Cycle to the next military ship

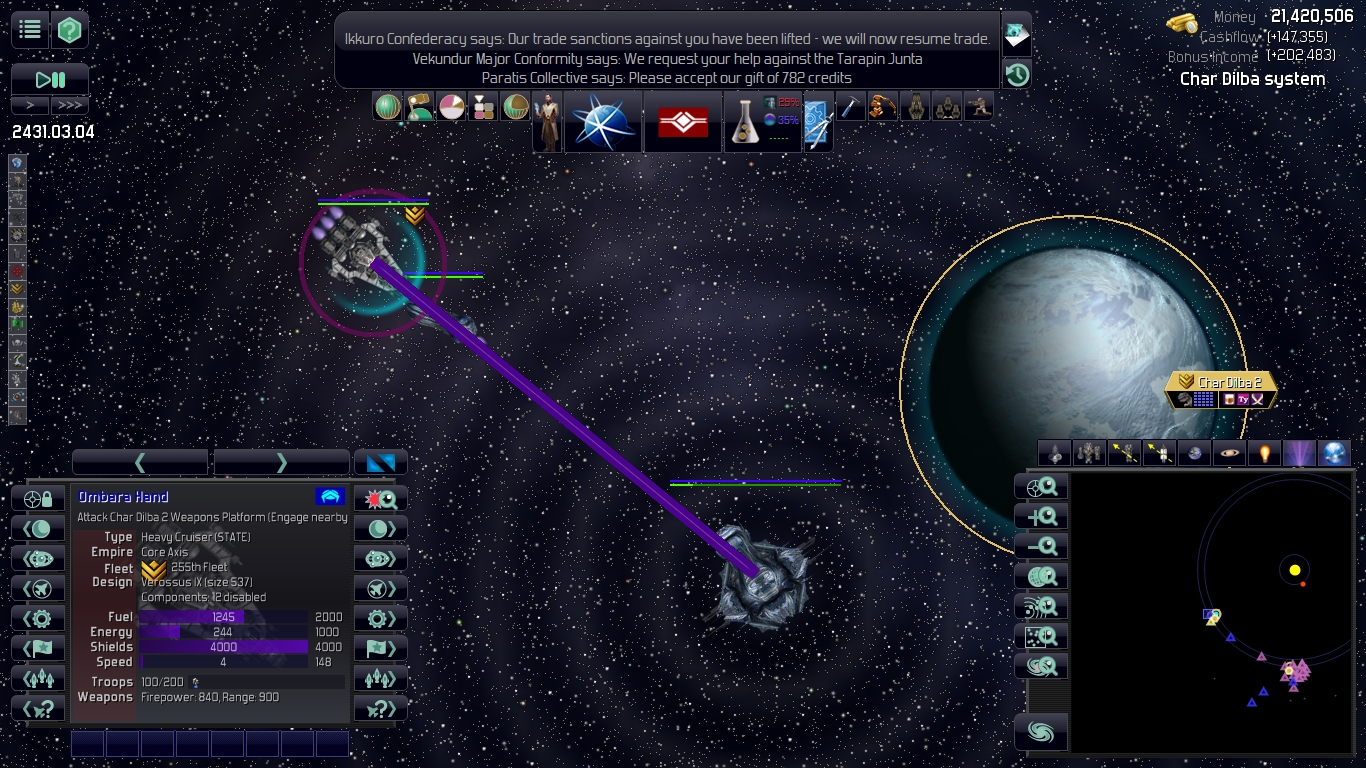381,588
